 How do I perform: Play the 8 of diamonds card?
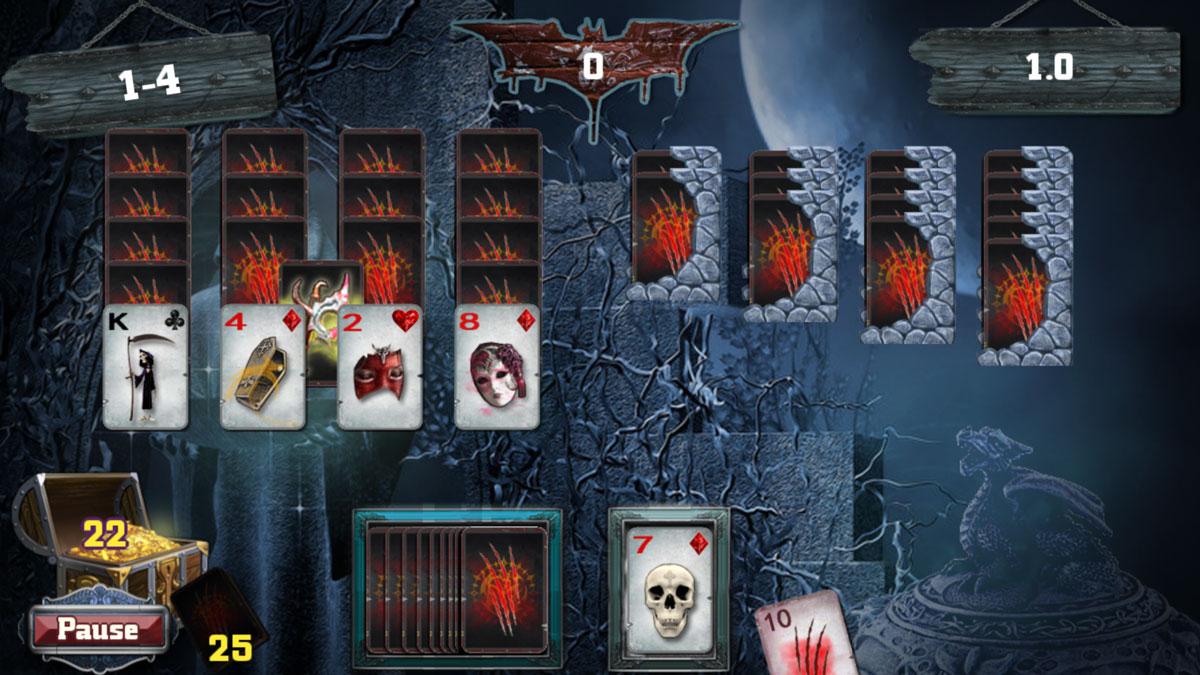pos(497,367)
